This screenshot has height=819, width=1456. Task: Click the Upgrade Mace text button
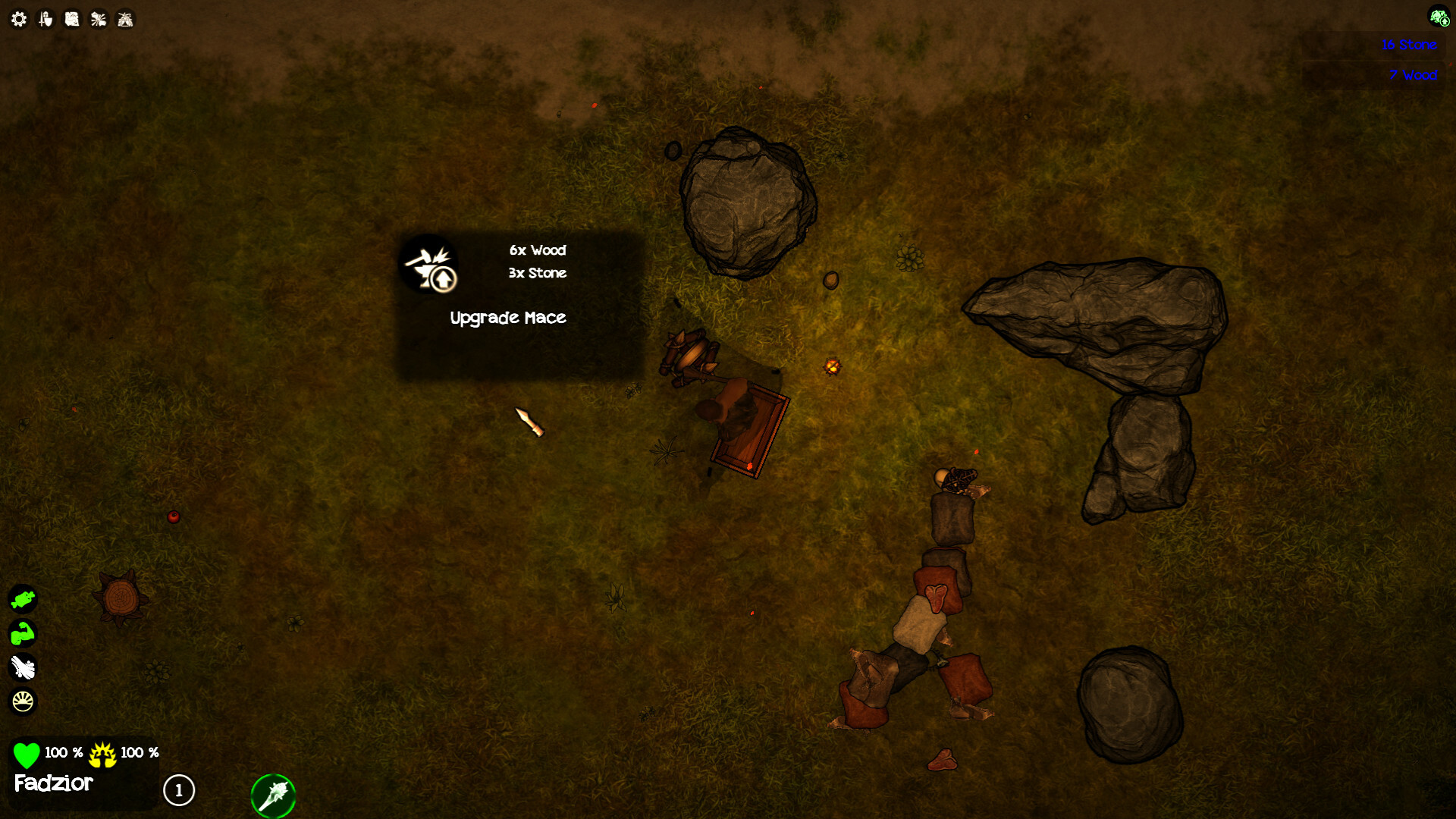tap(508, 318)
